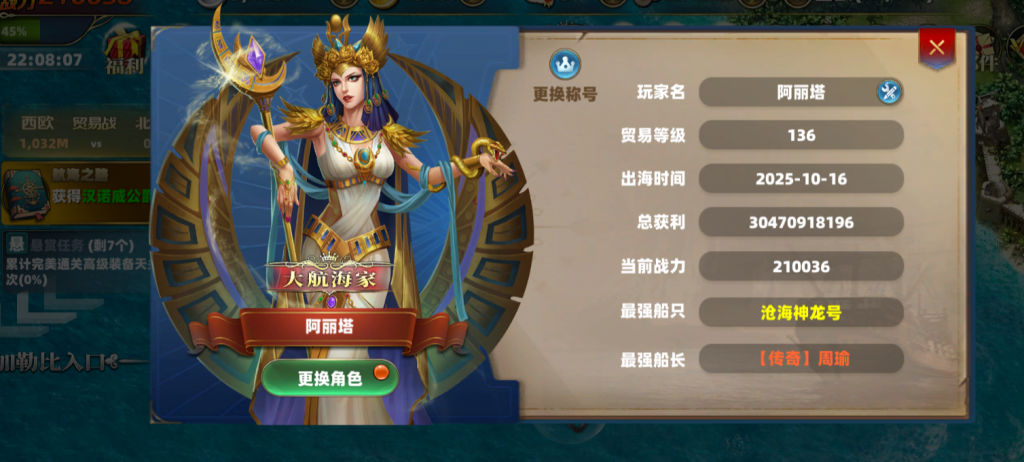Click the 更换角色 button
This screenshot has height=462, width=1024.
click(x=330, y=378)
